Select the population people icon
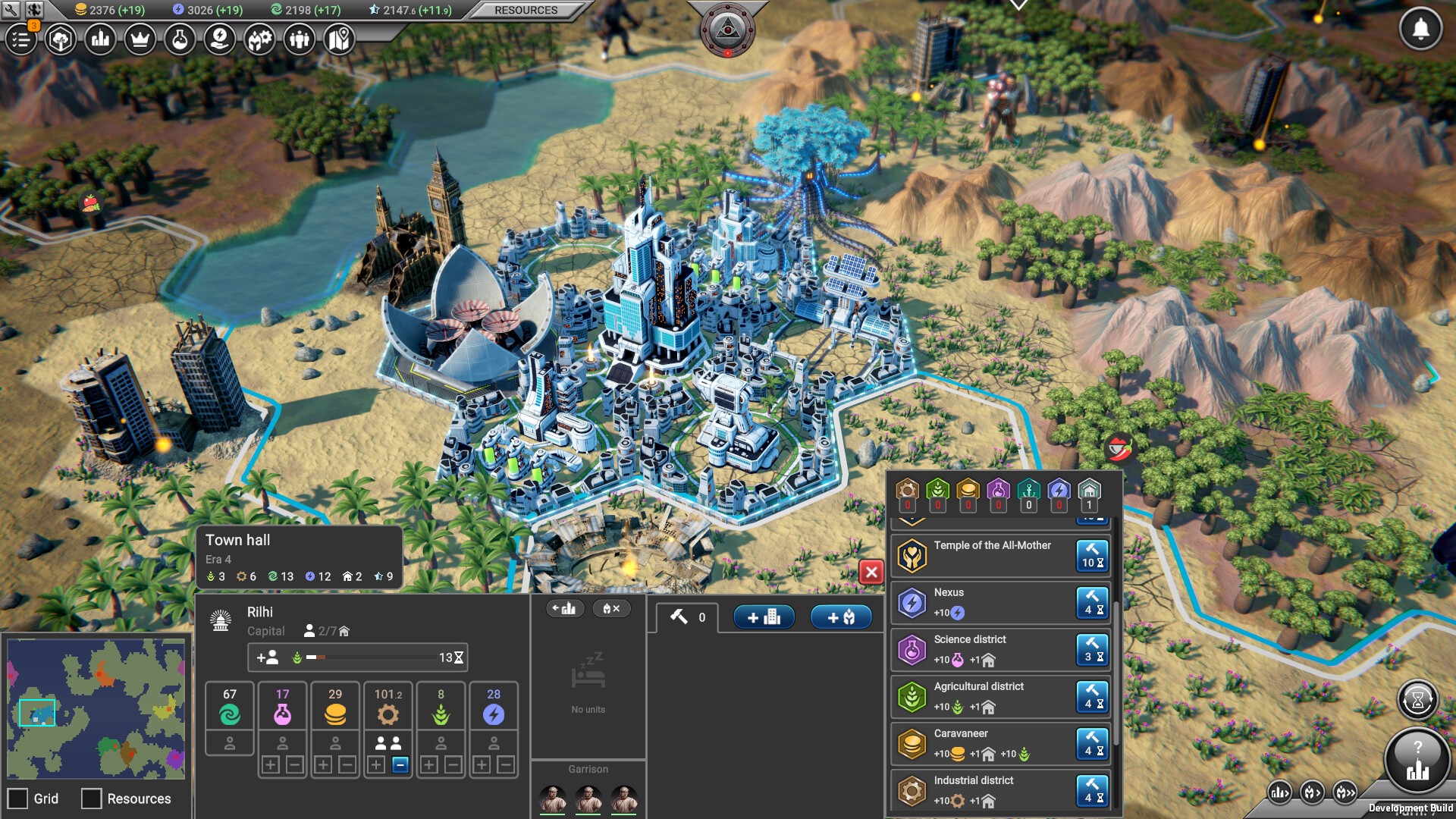Screen dimensions: 1456x819 coord(298,40)
